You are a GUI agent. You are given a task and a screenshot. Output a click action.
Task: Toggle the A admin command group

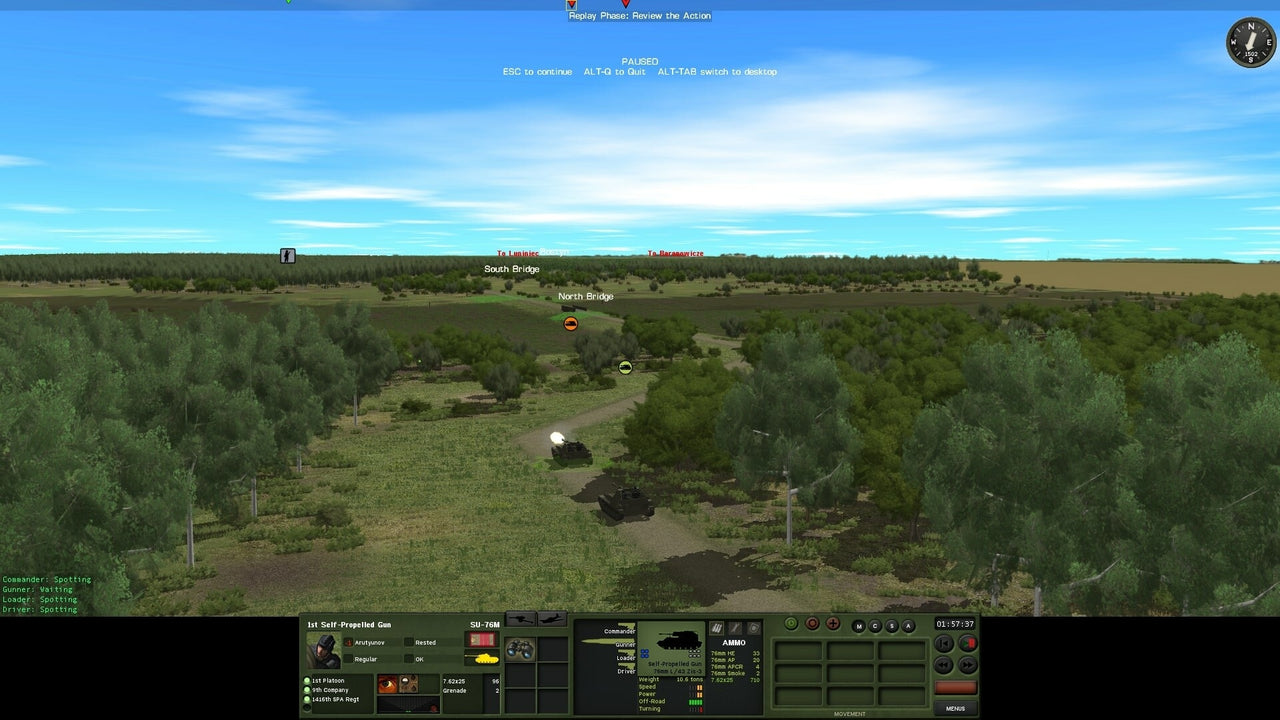click(908, 626)
